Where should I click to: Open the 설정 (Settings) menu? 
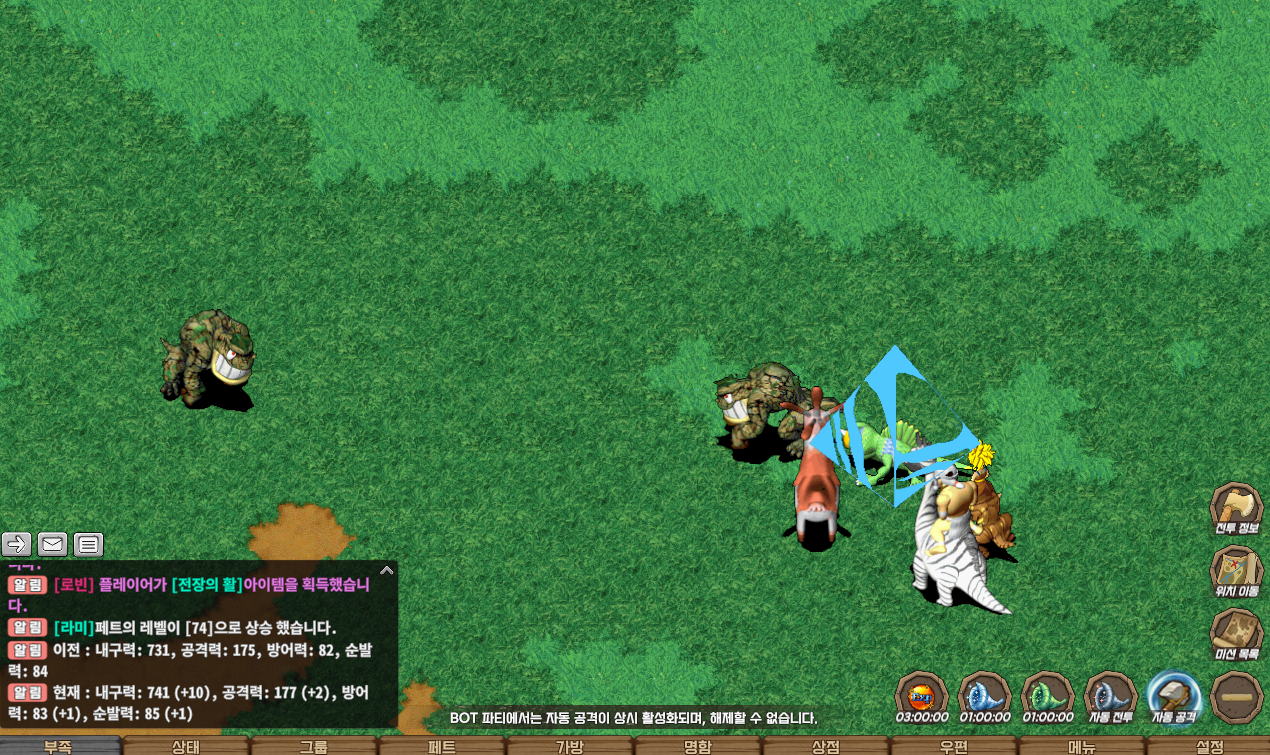(1208, 746)
